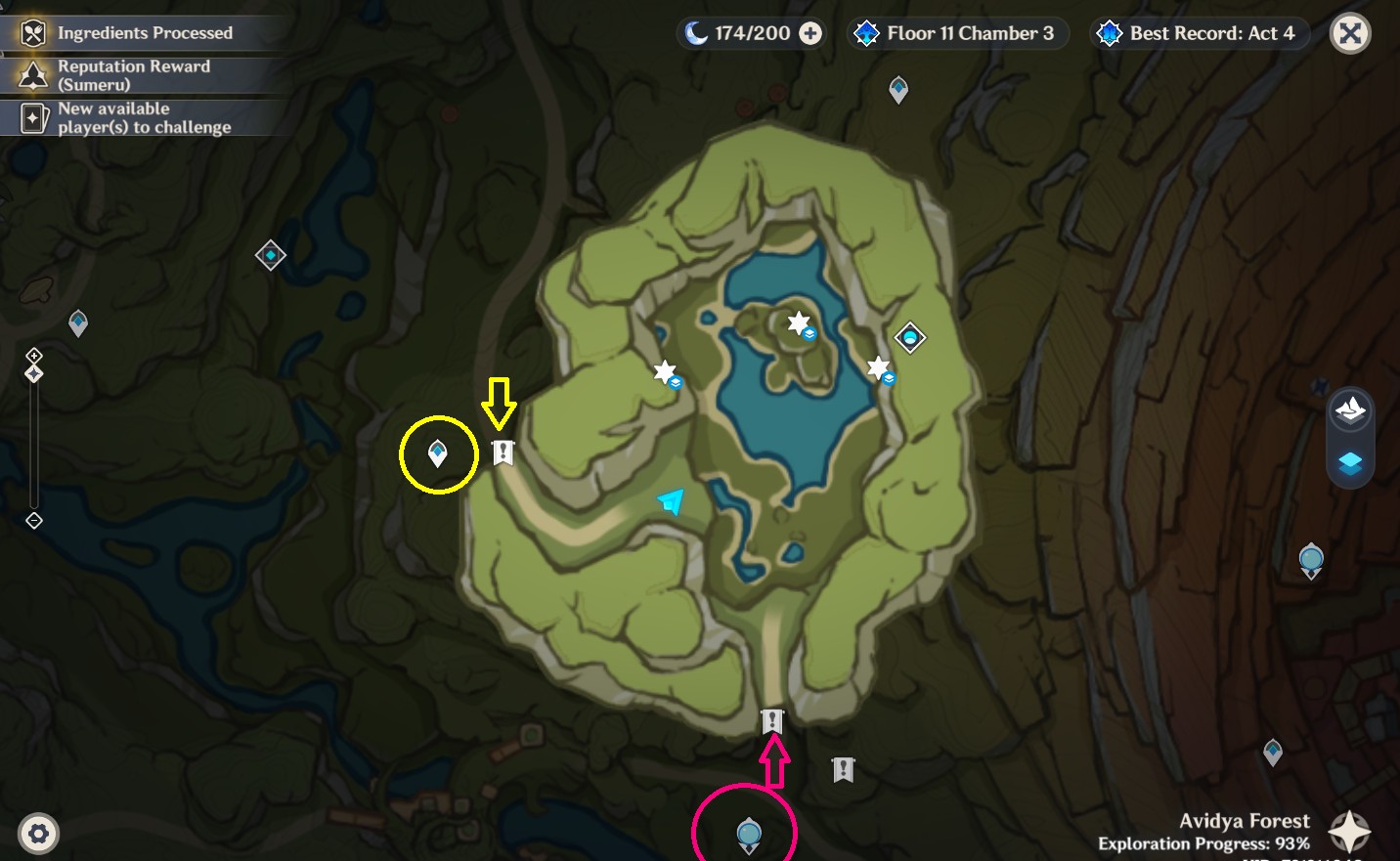1400x861 pixels.
Task: Open Floor 11 Chamber 3 progress entry
Action: (970, 32)
